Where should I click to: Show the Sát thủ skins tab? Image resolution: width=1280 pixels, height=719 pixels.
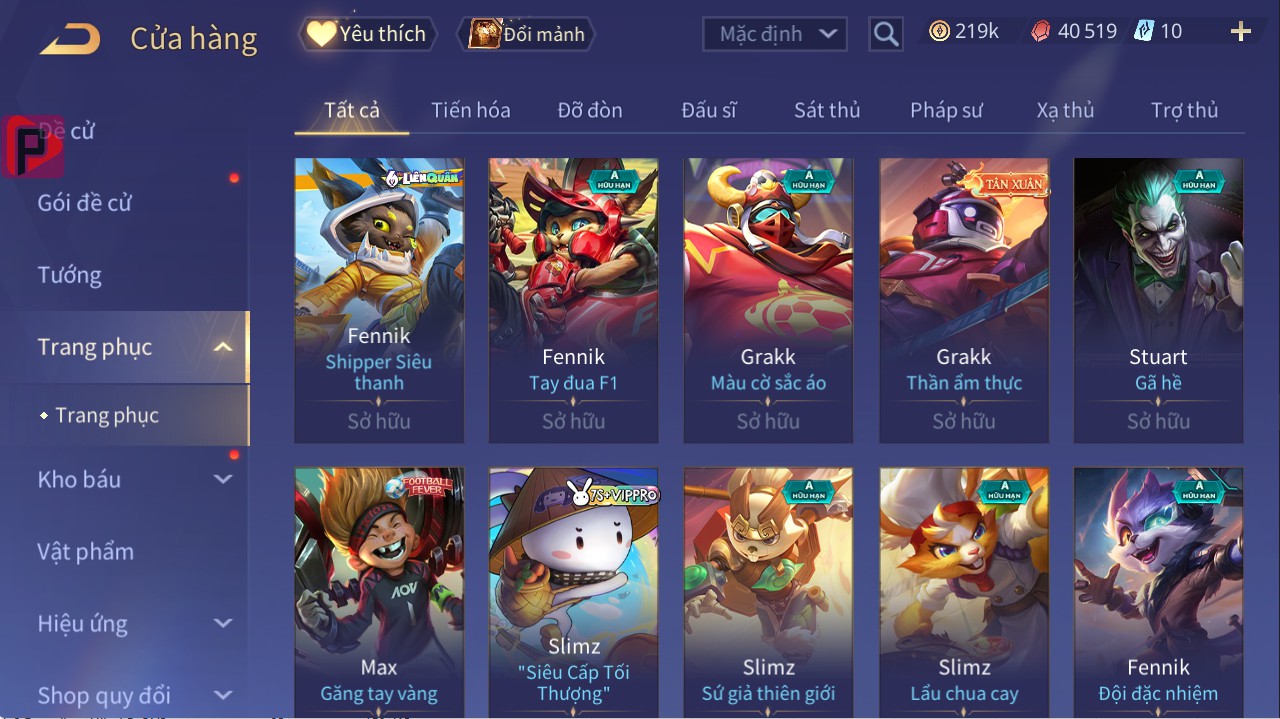click(827, 110)
